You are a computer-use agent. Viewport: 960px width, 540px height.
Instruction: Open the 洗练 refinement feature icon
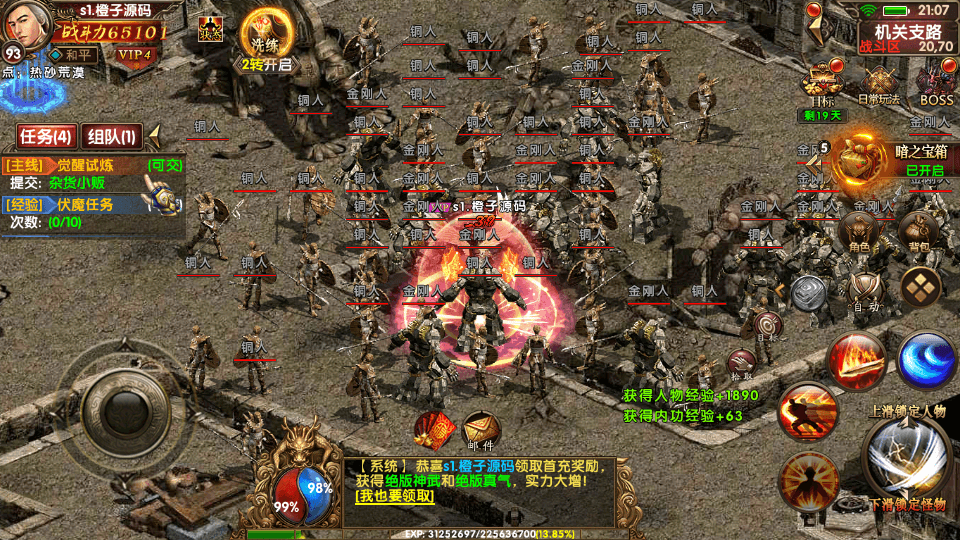coord(265,37)
